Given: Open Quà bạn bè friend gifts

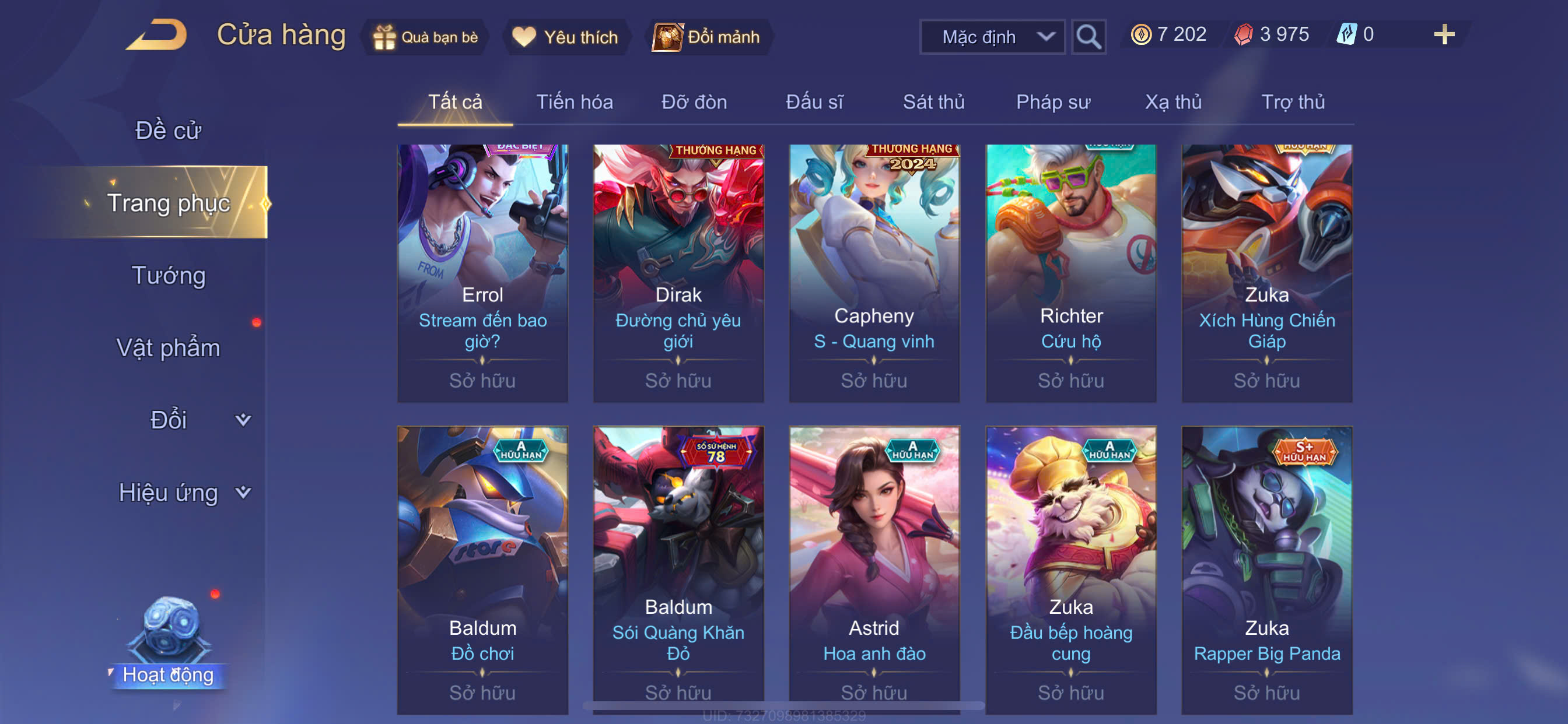Looking at the screenshot, I should (425, 37).
